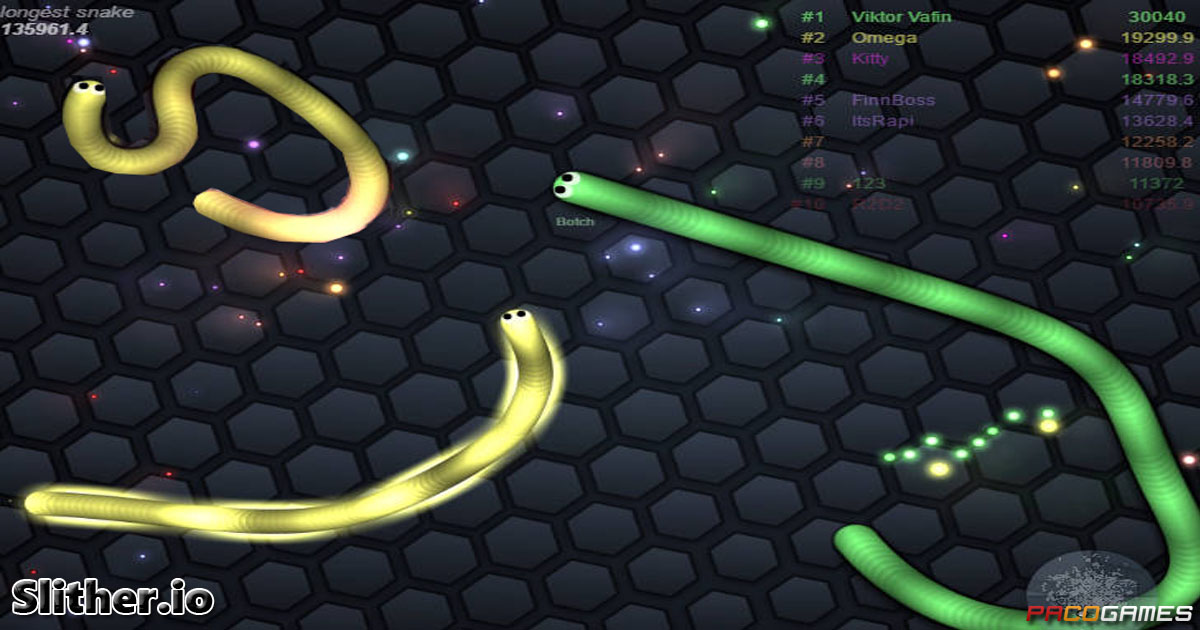Select the ItsRapi leaderboard row
Screen dimensions: 1200x630
click(x=882, y=121)
